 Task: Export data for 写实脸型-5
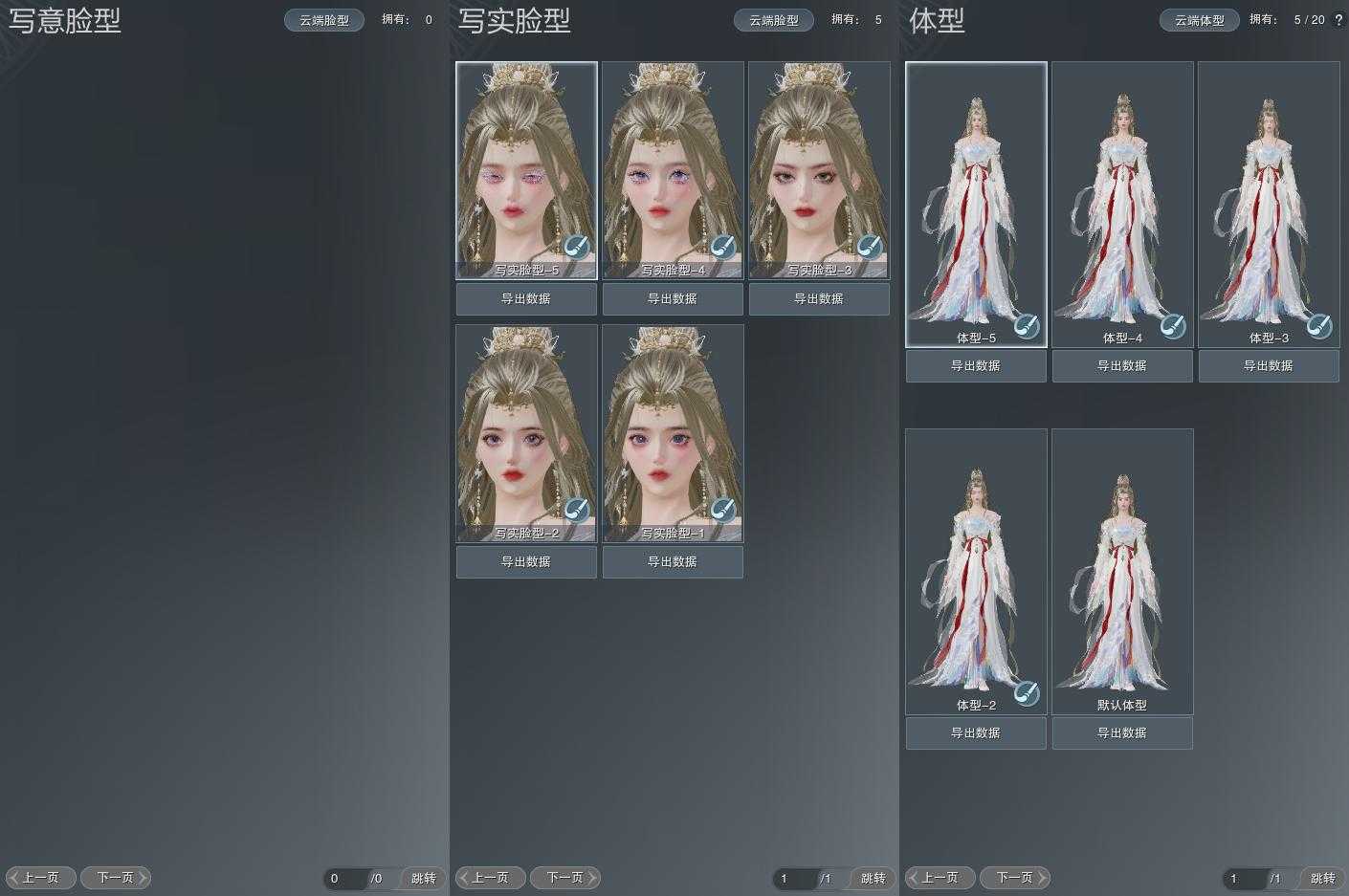[x=526, y=299]
